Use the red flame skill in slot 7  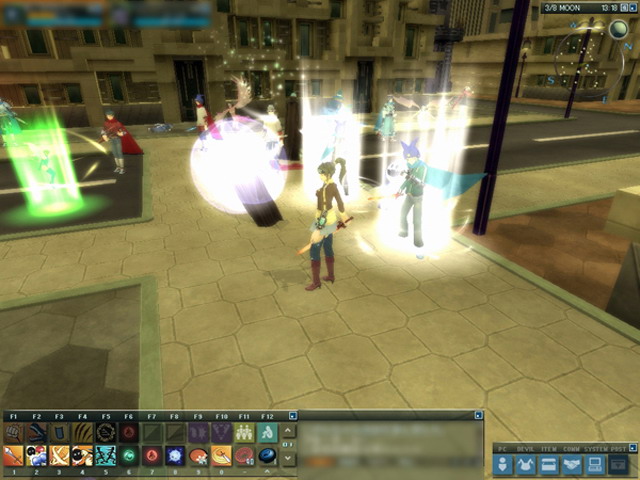(152, 456)
